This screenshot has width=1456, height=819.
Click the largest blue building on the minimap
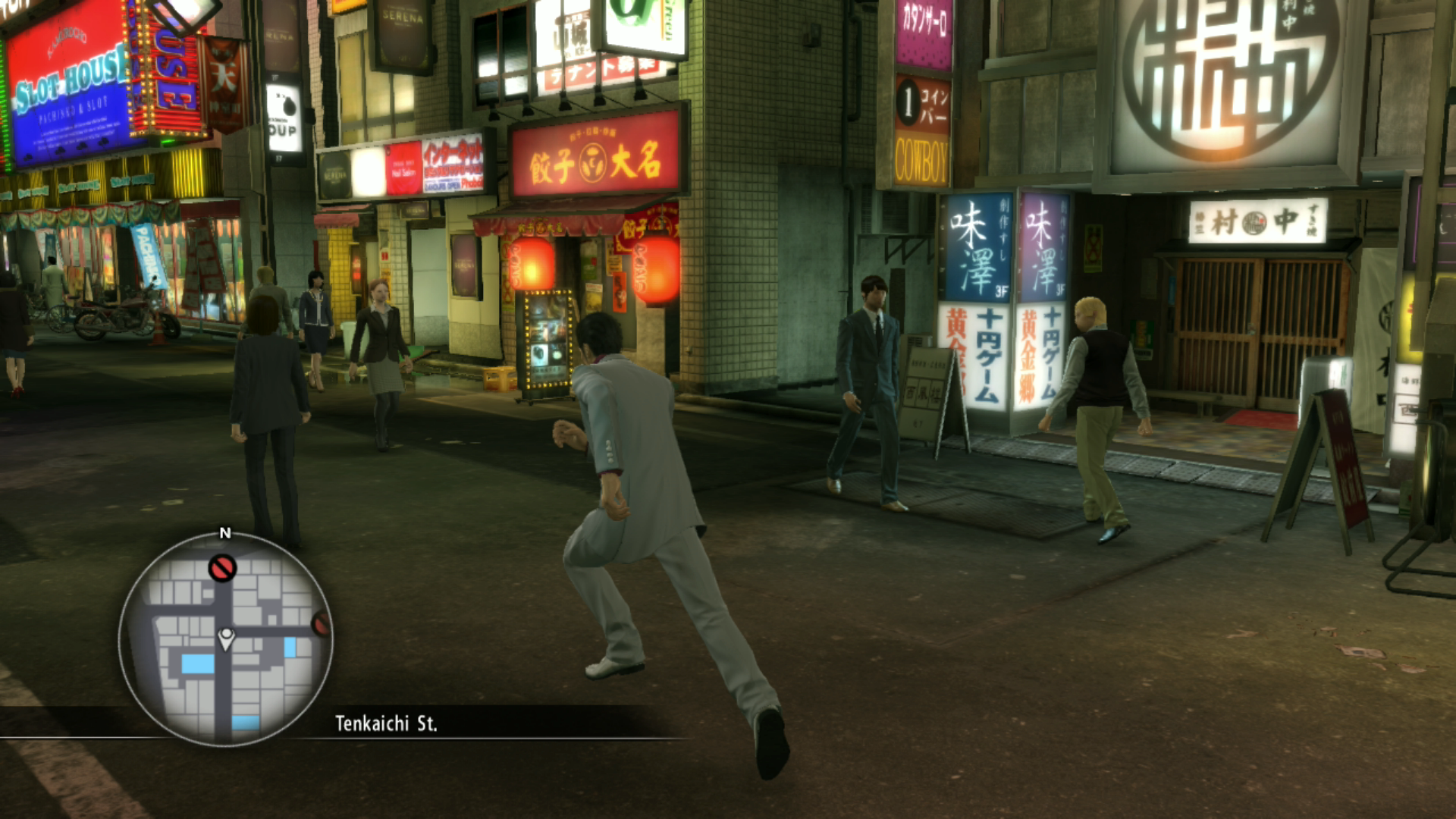pyautogui.click(x=198, y=664)
